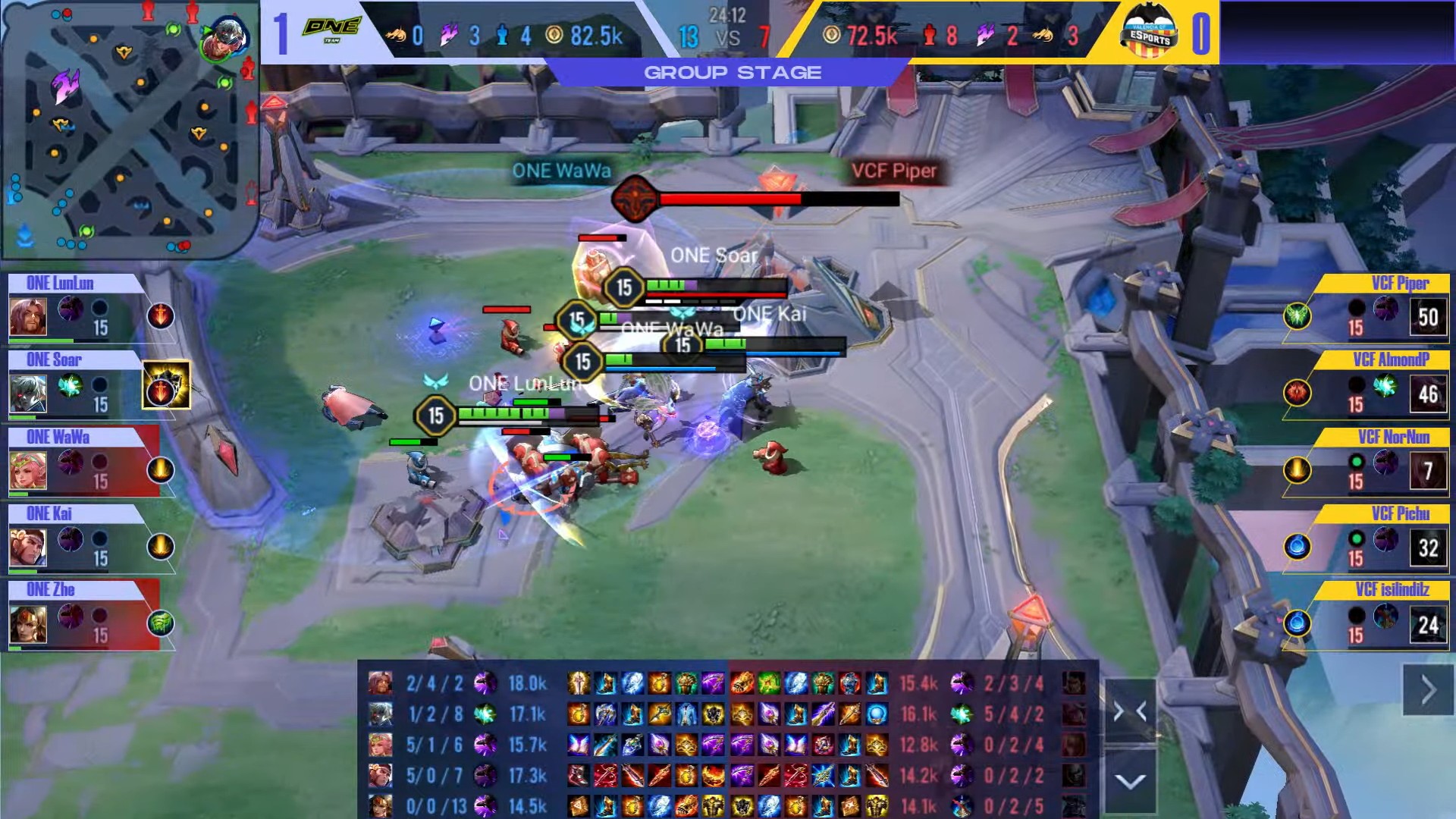The width and height of the screenshot is (1456, 819).
Task: Select VCF AlmondP's player panel
Action: [1380, 386]
